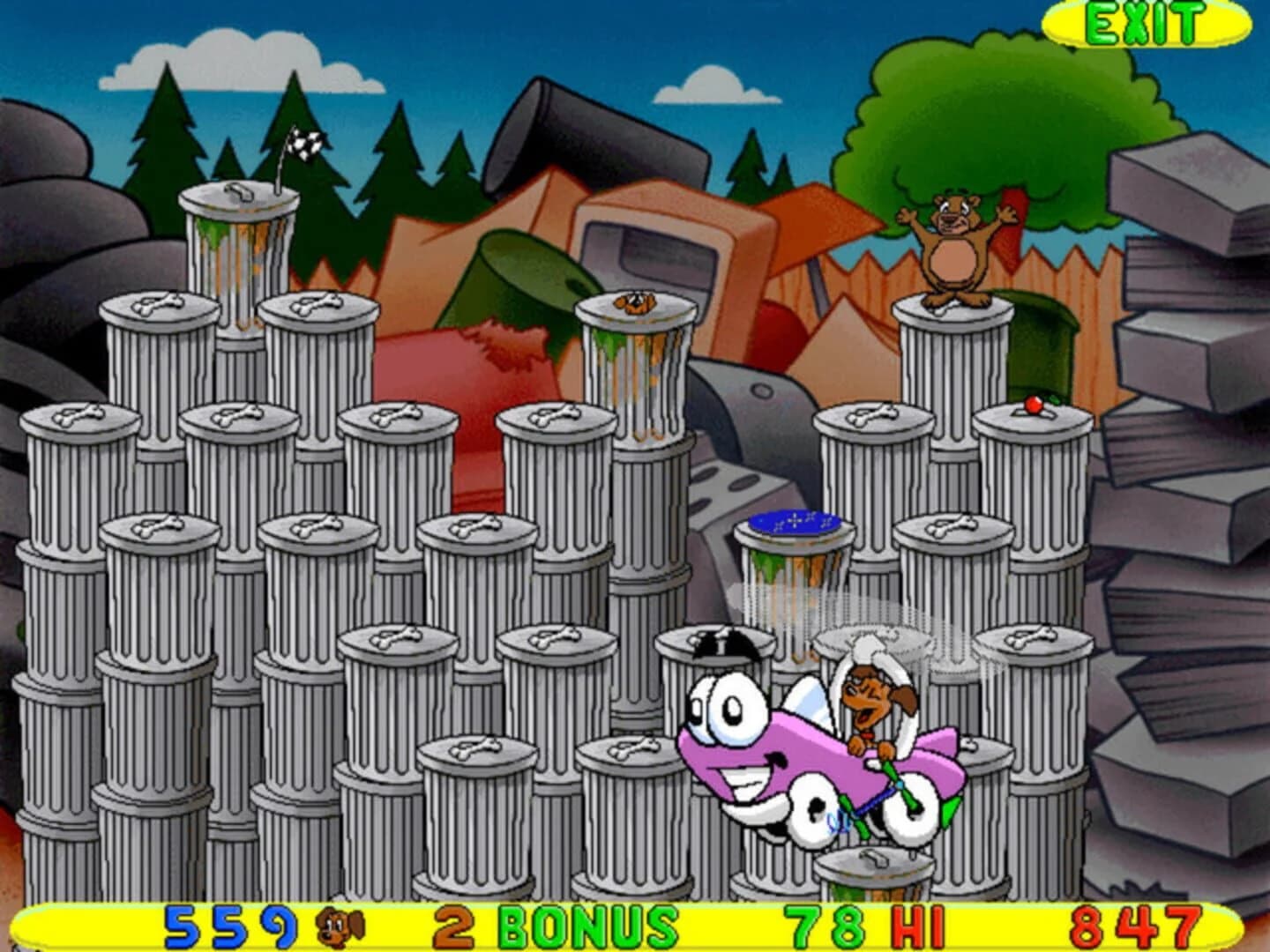
Task: Click the blue sparkling lid on the can
Action: point(794,520)
